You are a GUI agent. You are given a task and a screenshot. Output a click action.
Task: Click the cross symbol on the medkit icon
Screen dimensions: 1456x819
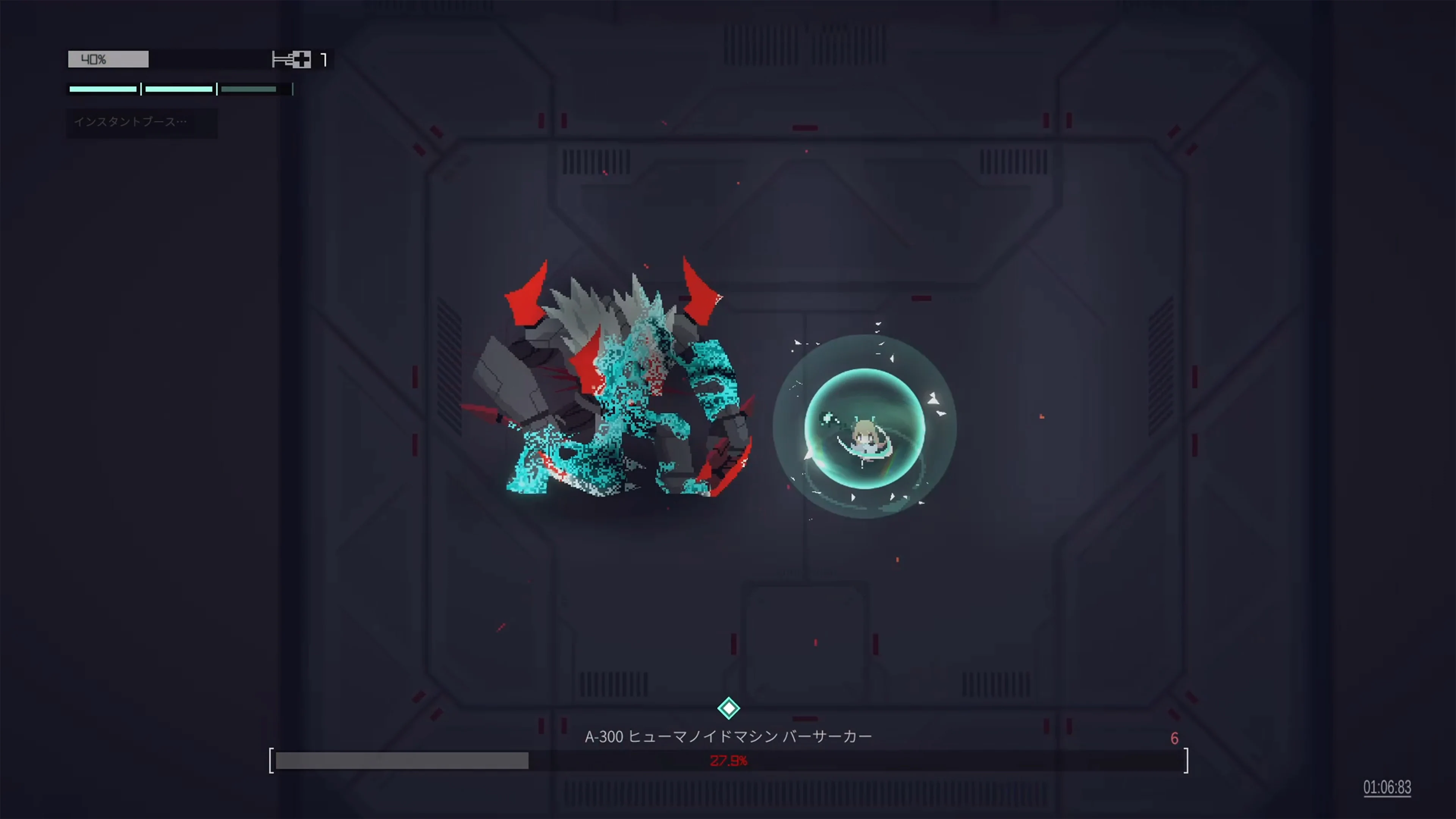pyautogui.click(x=303, y=59)
